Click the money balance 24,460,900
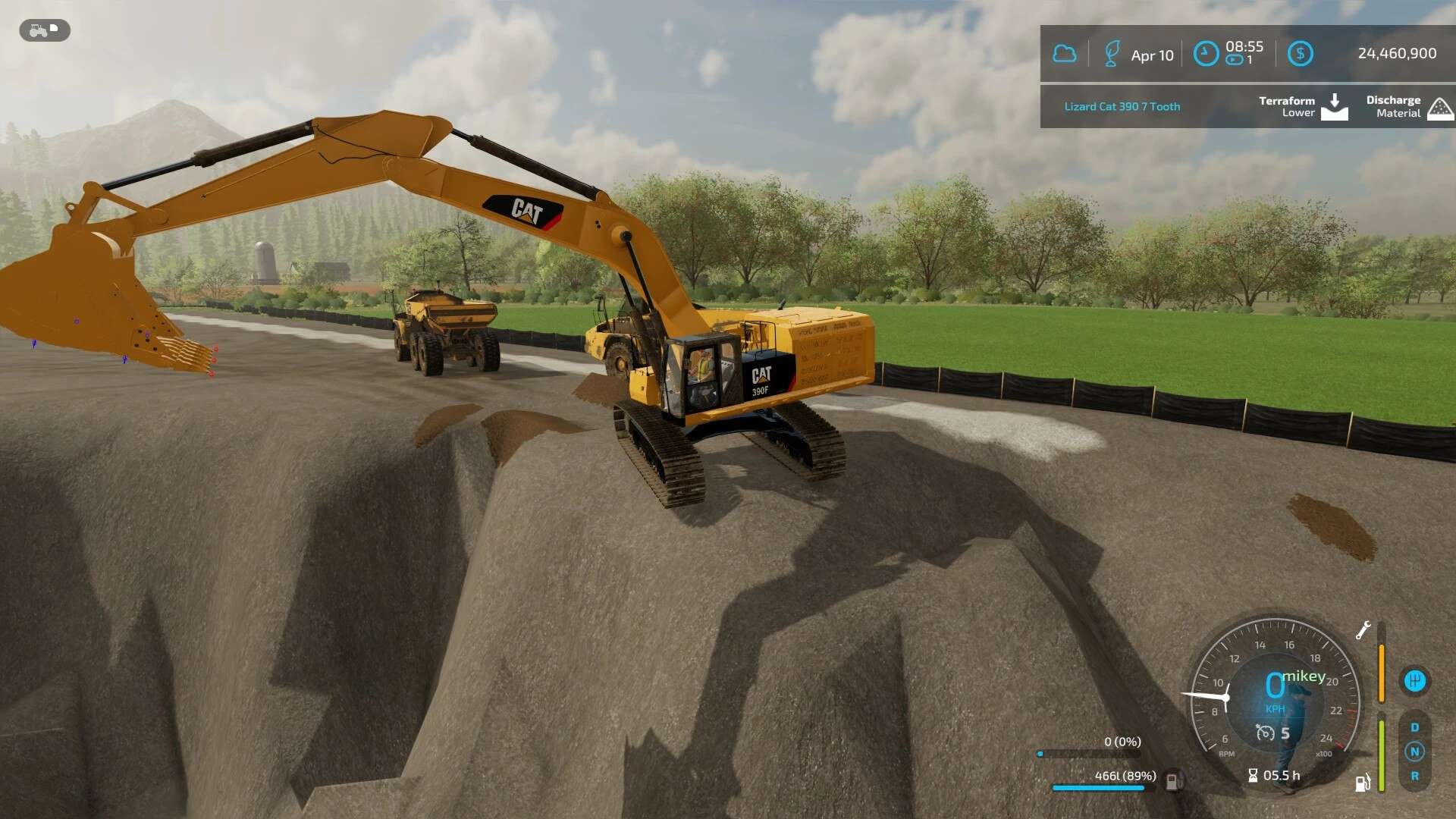The height and width of the screenshot is (819, 1456). [1395, 54]
